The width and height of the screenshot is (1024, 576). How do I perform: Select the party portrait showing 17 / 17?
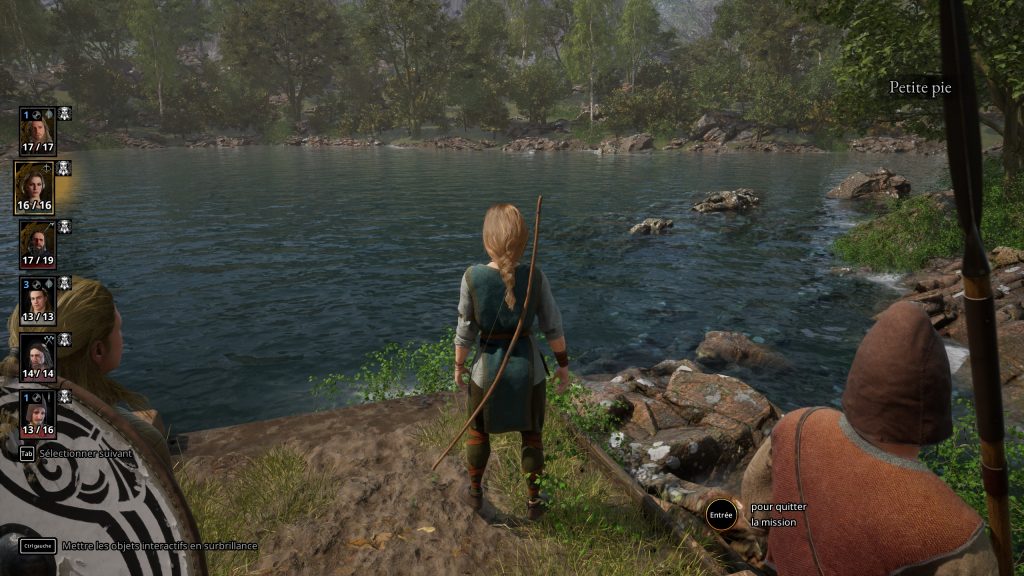(38, 130)
